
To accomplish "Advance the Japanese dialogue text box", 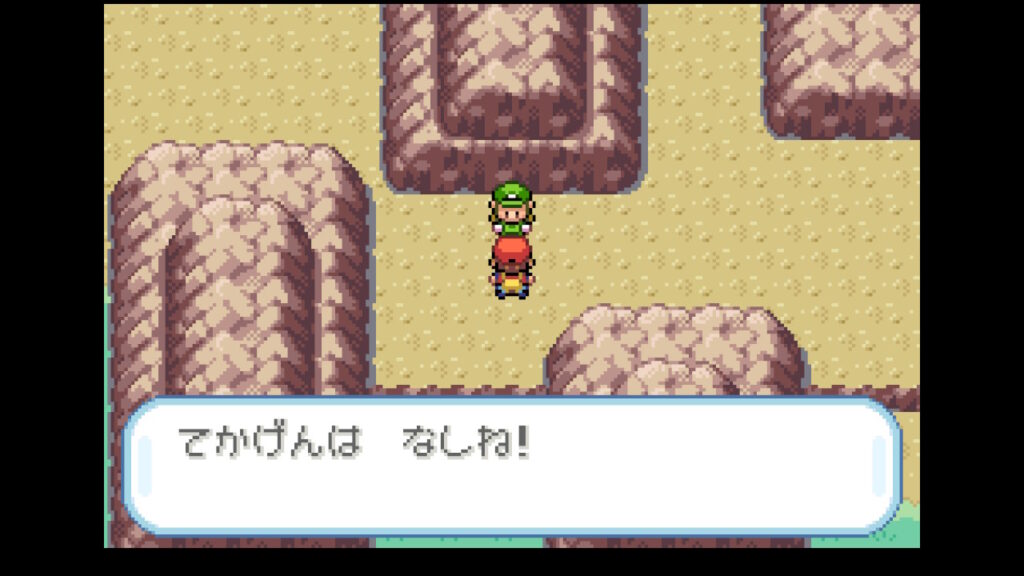I will pos(511,466).
